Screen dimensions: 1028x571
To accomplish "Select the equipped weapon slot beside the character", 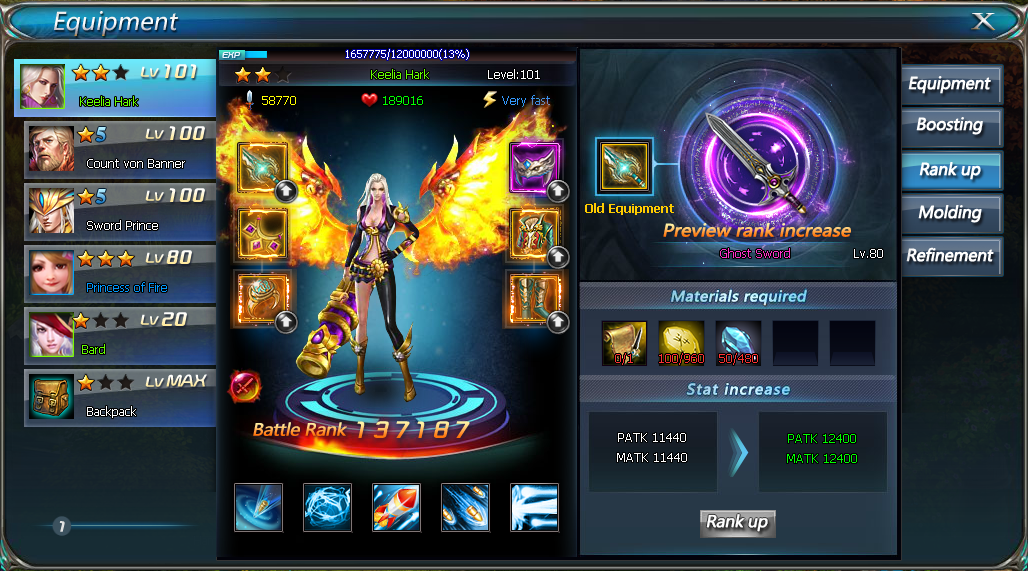I will pos(262,166).
